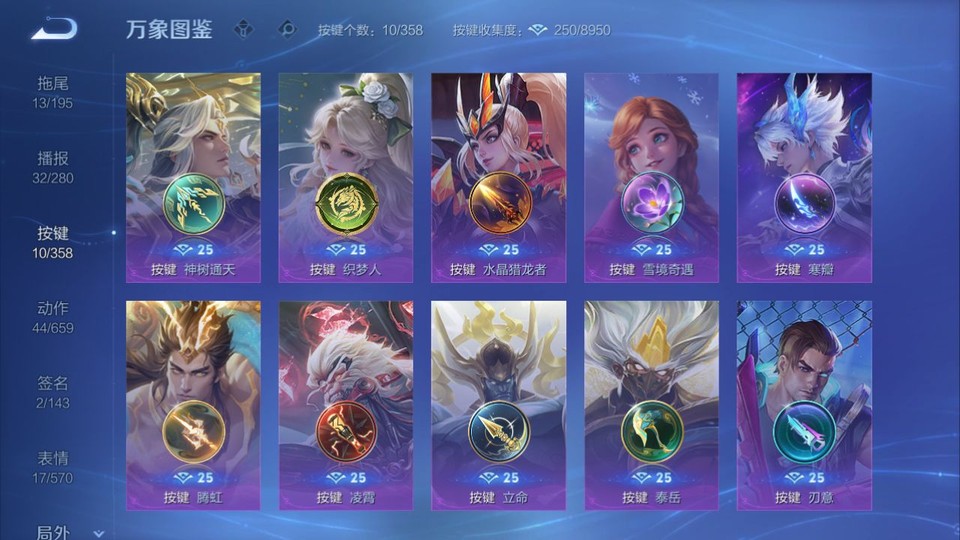The height and width of the screenshot is (540, 960).
Task: Open the 凌霄 button skin card
Action: point(346,405)
